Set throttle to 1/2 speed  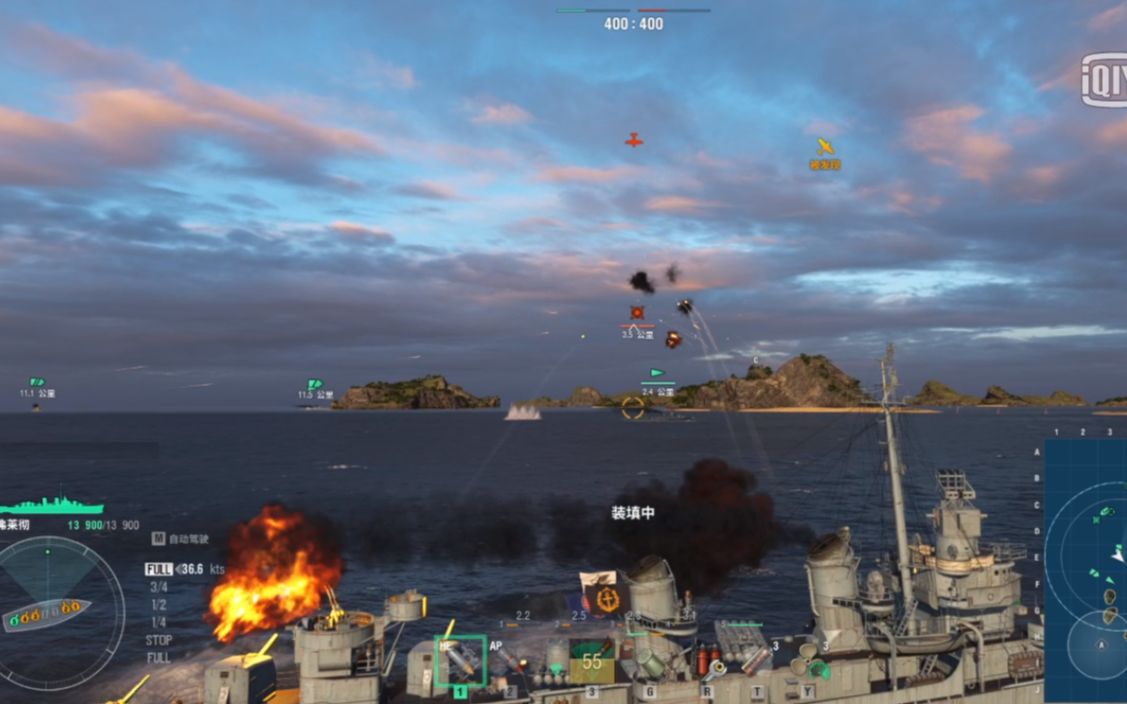point(158,605)
